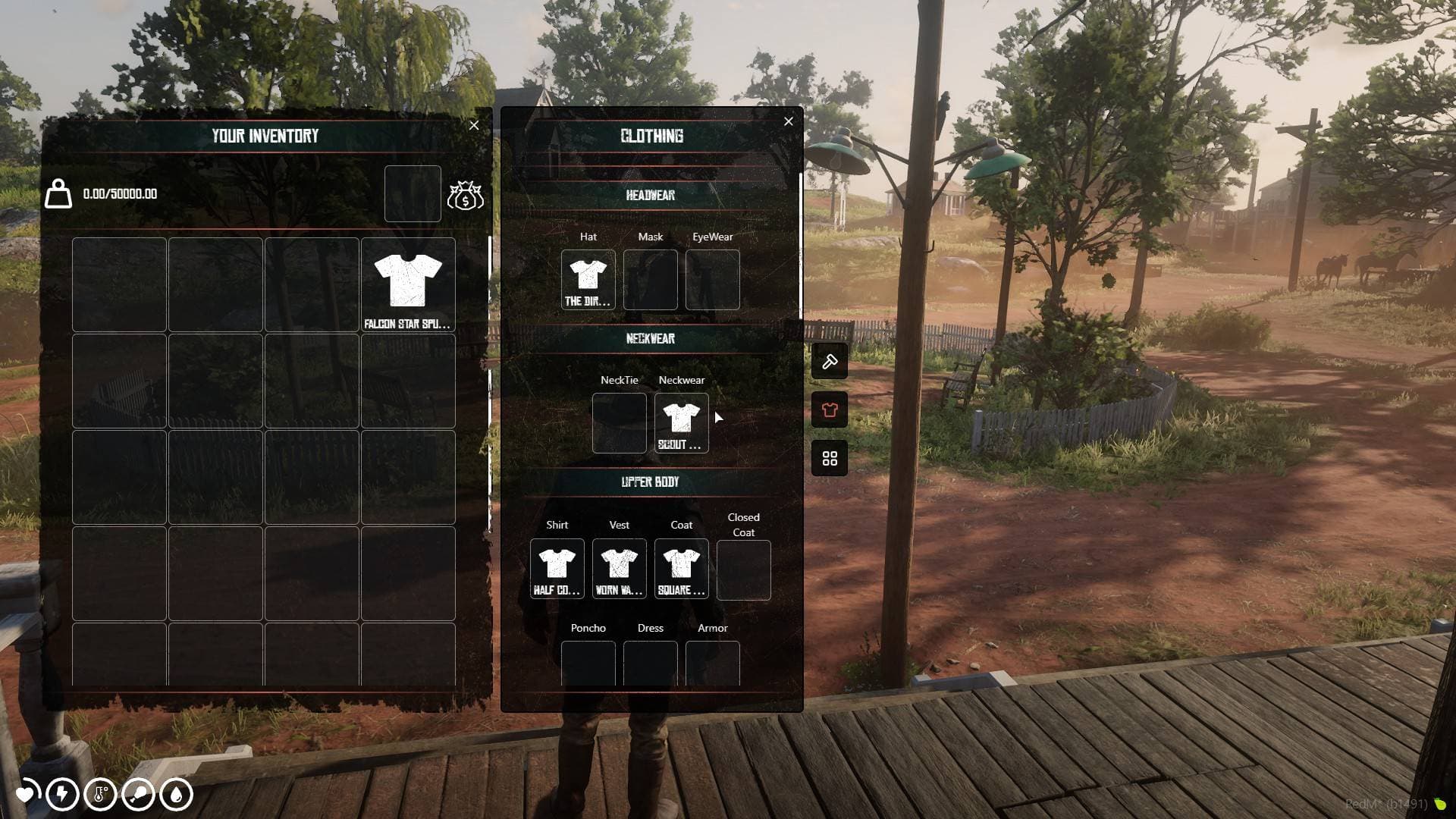This screenshot has height=819, width=1456.
Task: Select the Falcon Star Spurs inventory item
Action: pyautogui.click(x=408, y=285)
